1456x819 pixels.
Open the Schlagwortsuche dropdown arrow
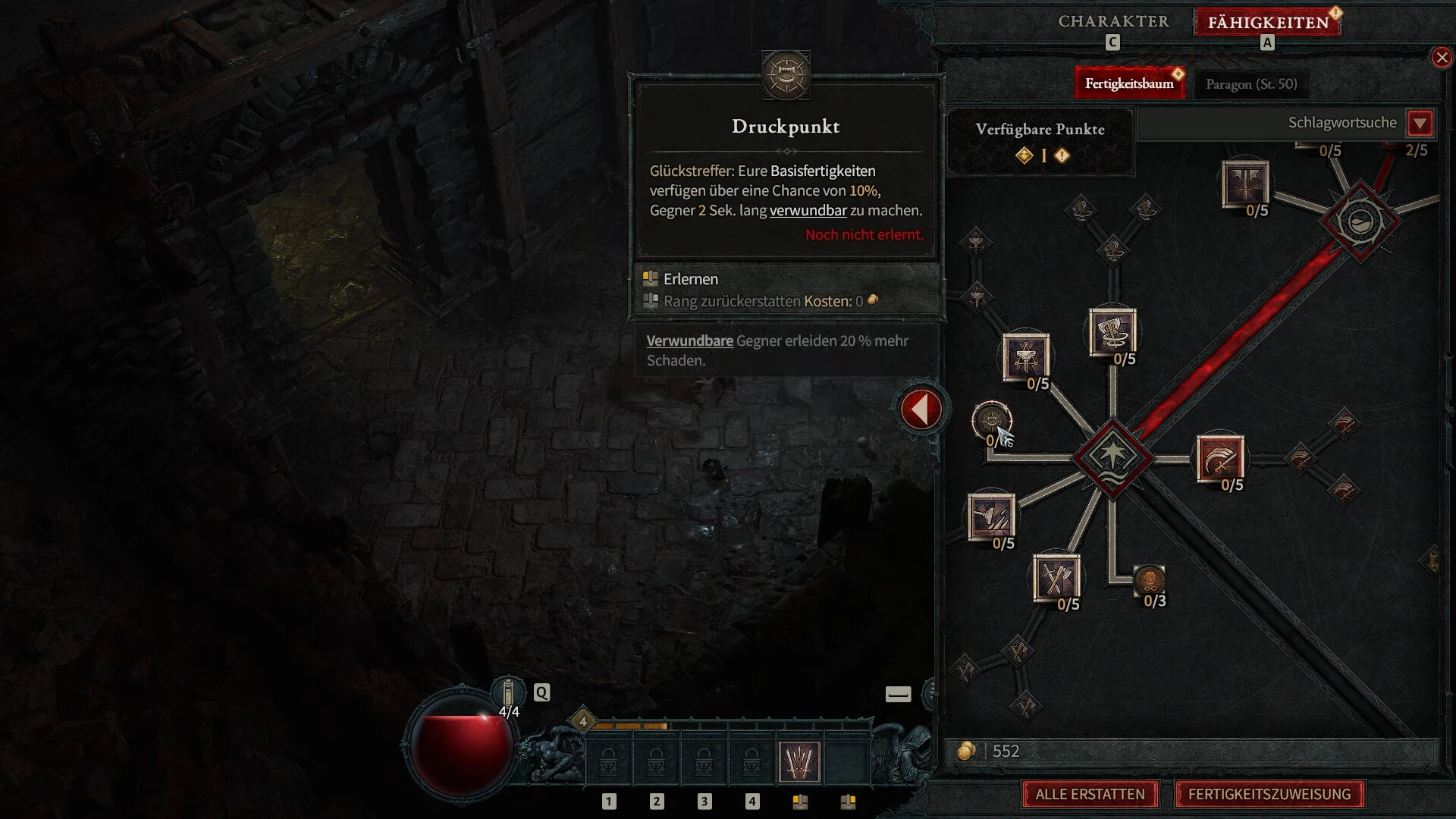(1420, 123)
